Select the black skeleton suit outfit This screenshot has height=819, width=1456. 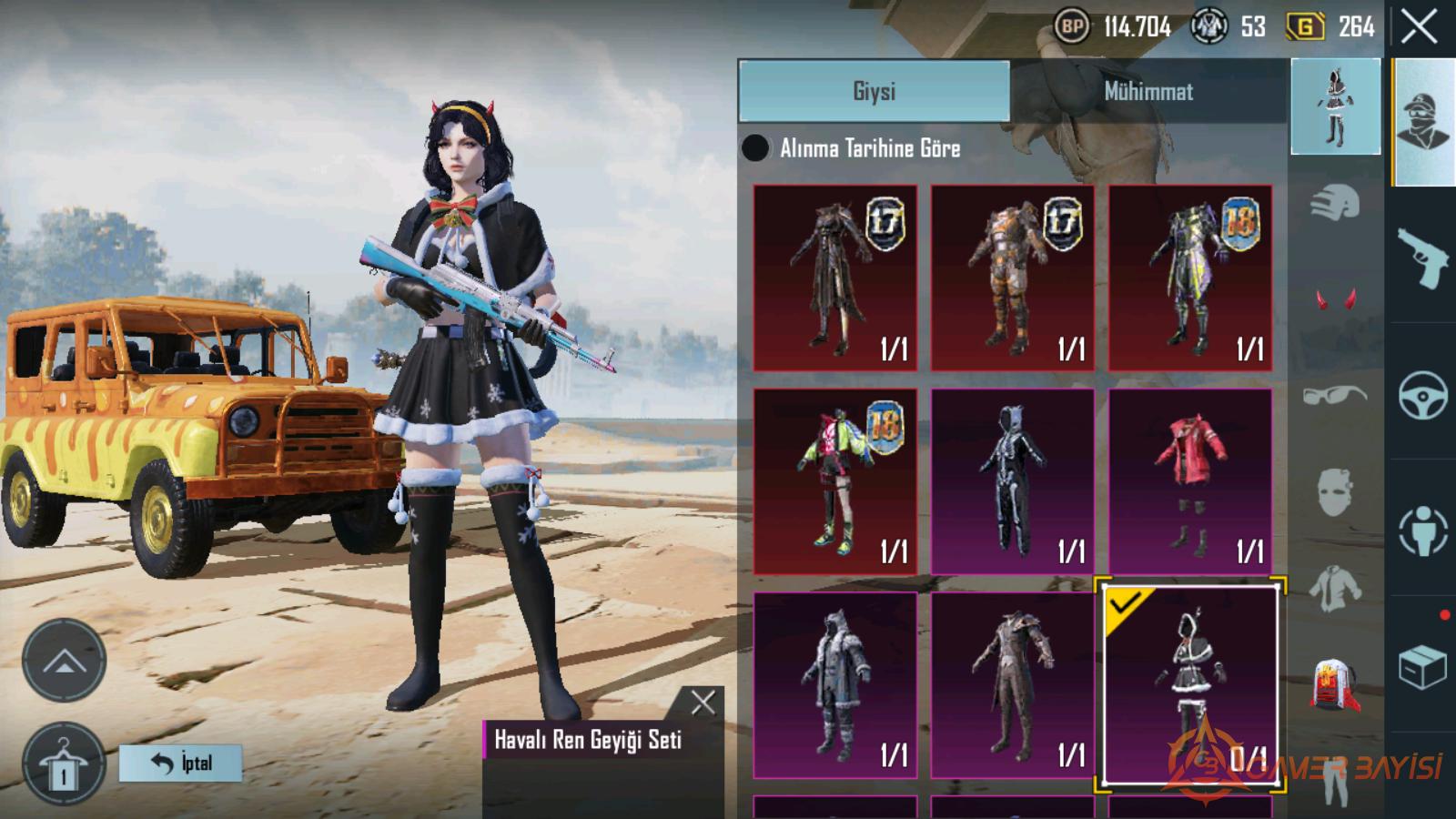click(x=1012, y=481)
